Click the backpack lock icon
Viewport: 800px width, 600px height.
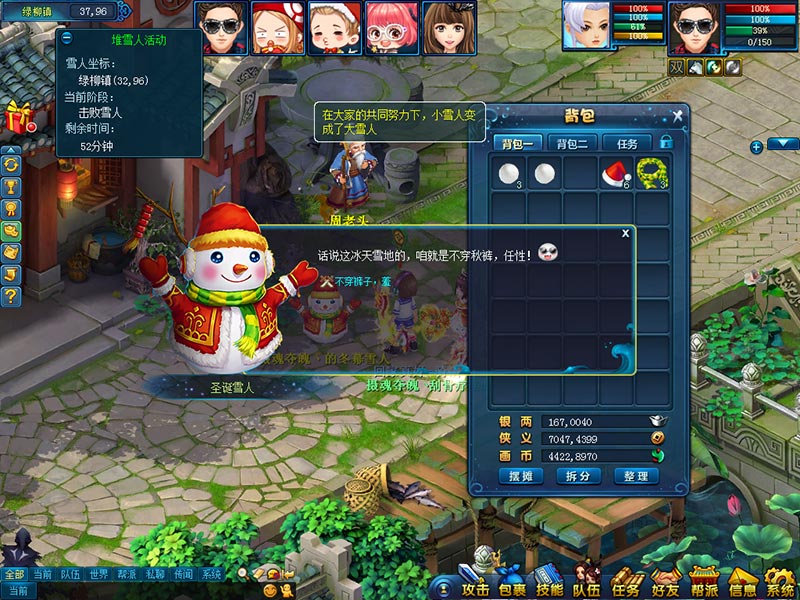(x=665, y=142)
